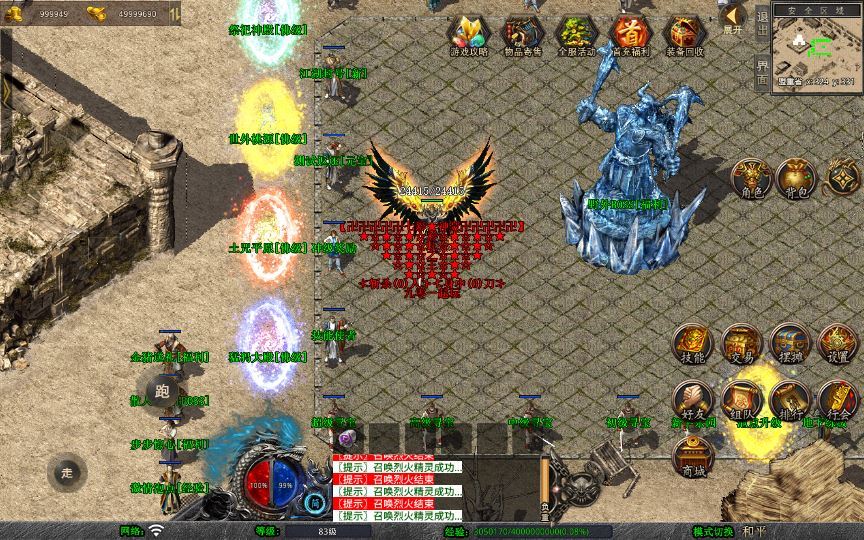Viewport: 864px width, 540px height.
Task: Open the 物品寄售 item consignment menu
Action: click(522, 34)
